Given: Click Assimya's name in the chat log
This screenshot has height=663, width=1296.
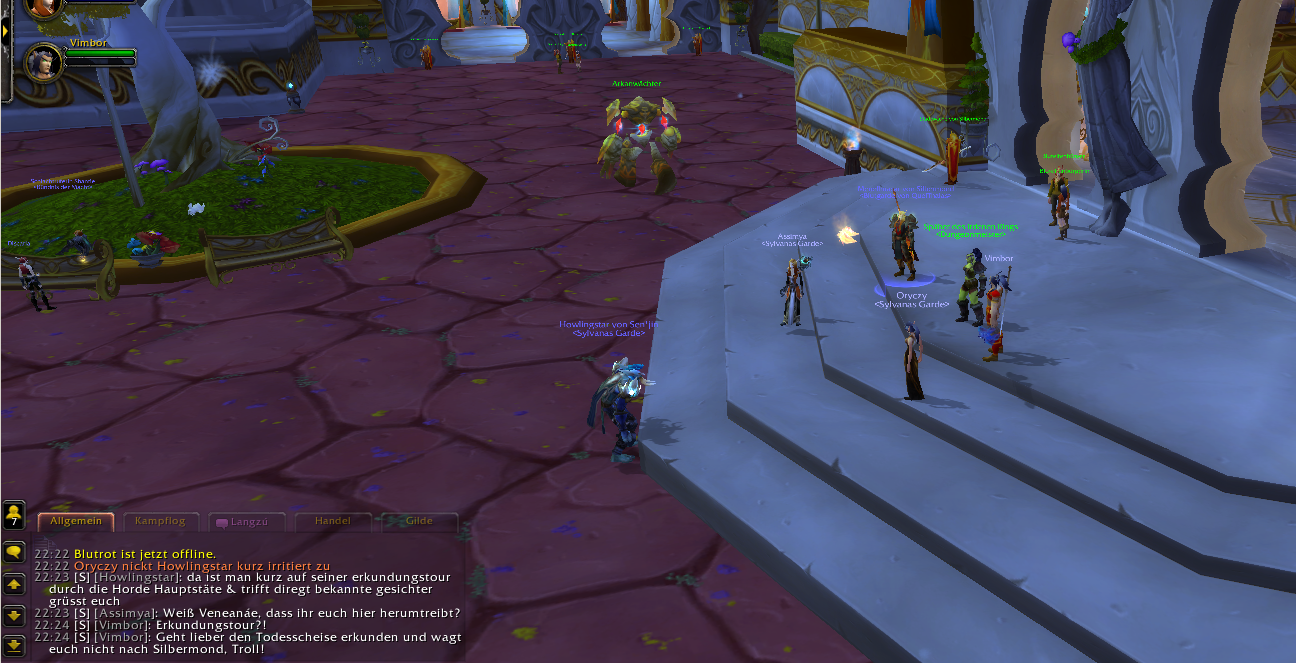Looking at the screenshot, I should point(125,613).
